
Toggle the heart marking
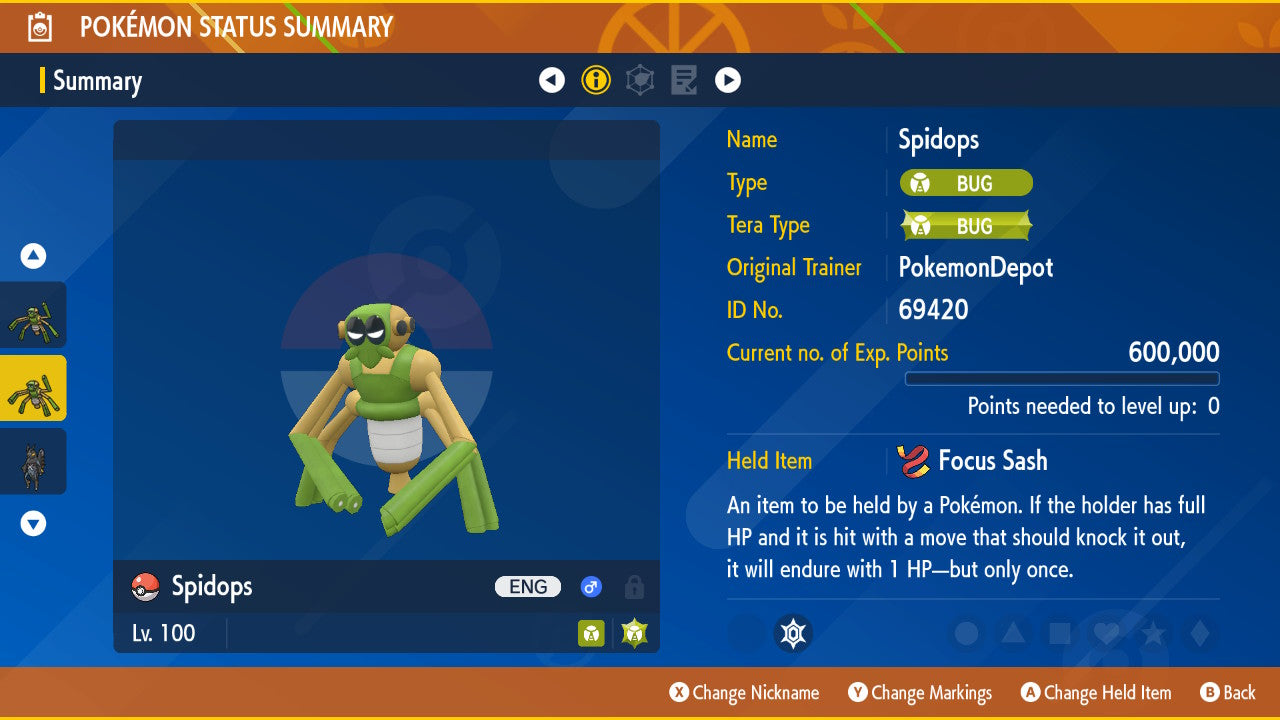(1106, 633)
